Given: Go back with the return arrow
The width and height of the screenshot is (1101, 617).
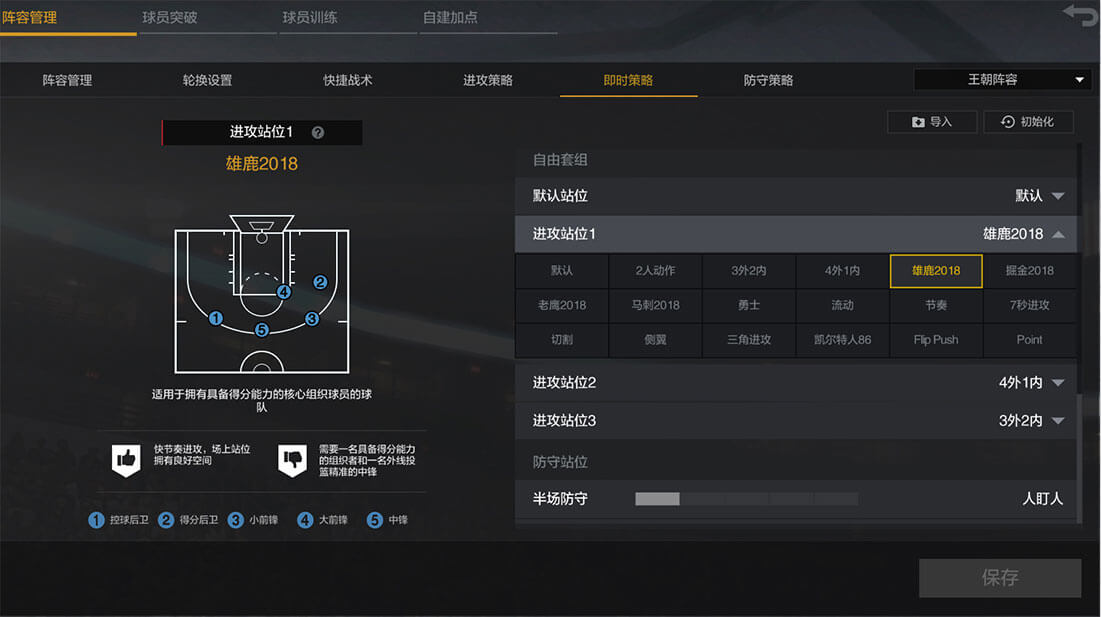Looking at the screenshot, I should 1078,15.
